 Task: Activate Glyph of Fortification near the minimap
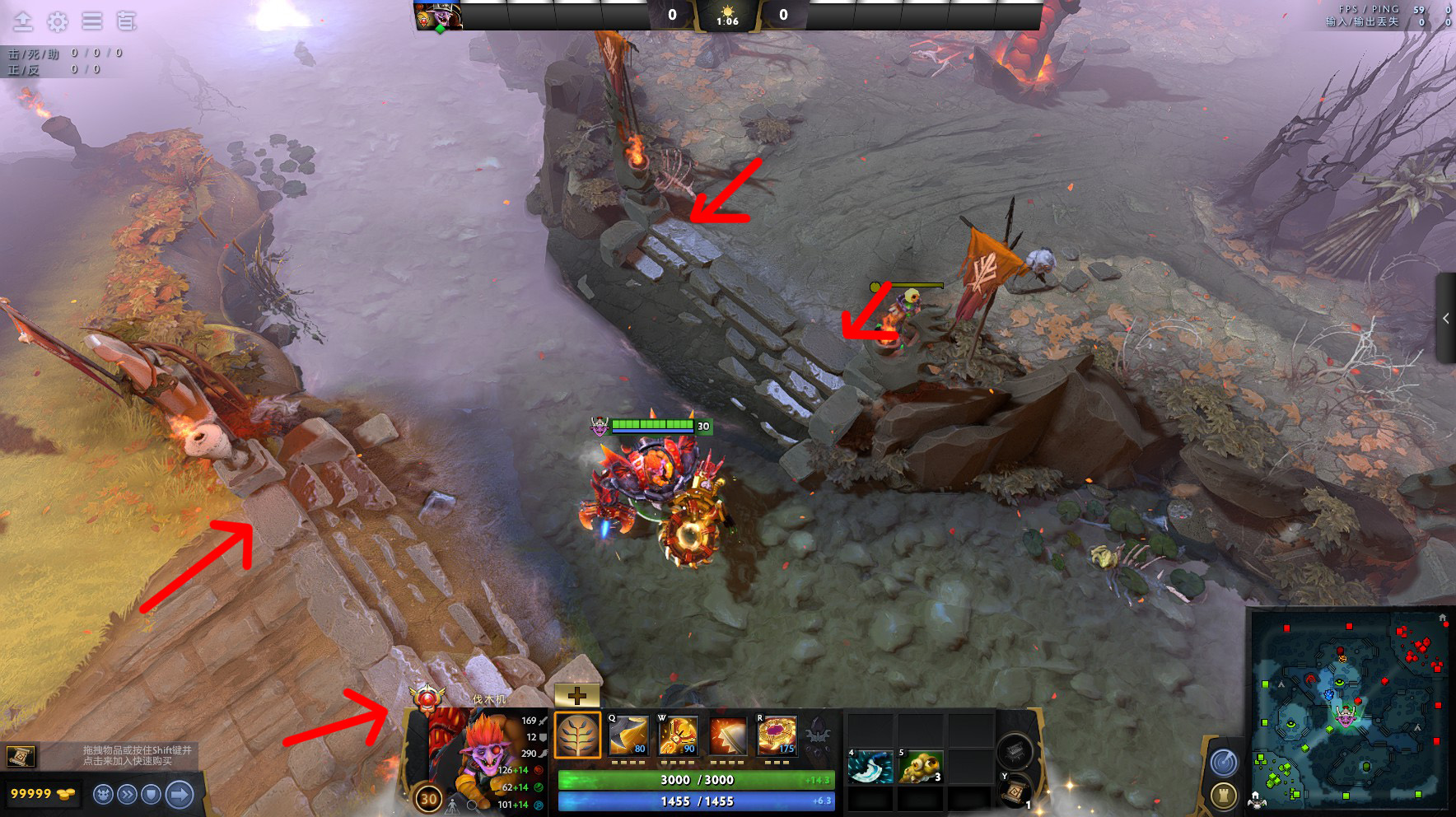[x=1223, y=794]
